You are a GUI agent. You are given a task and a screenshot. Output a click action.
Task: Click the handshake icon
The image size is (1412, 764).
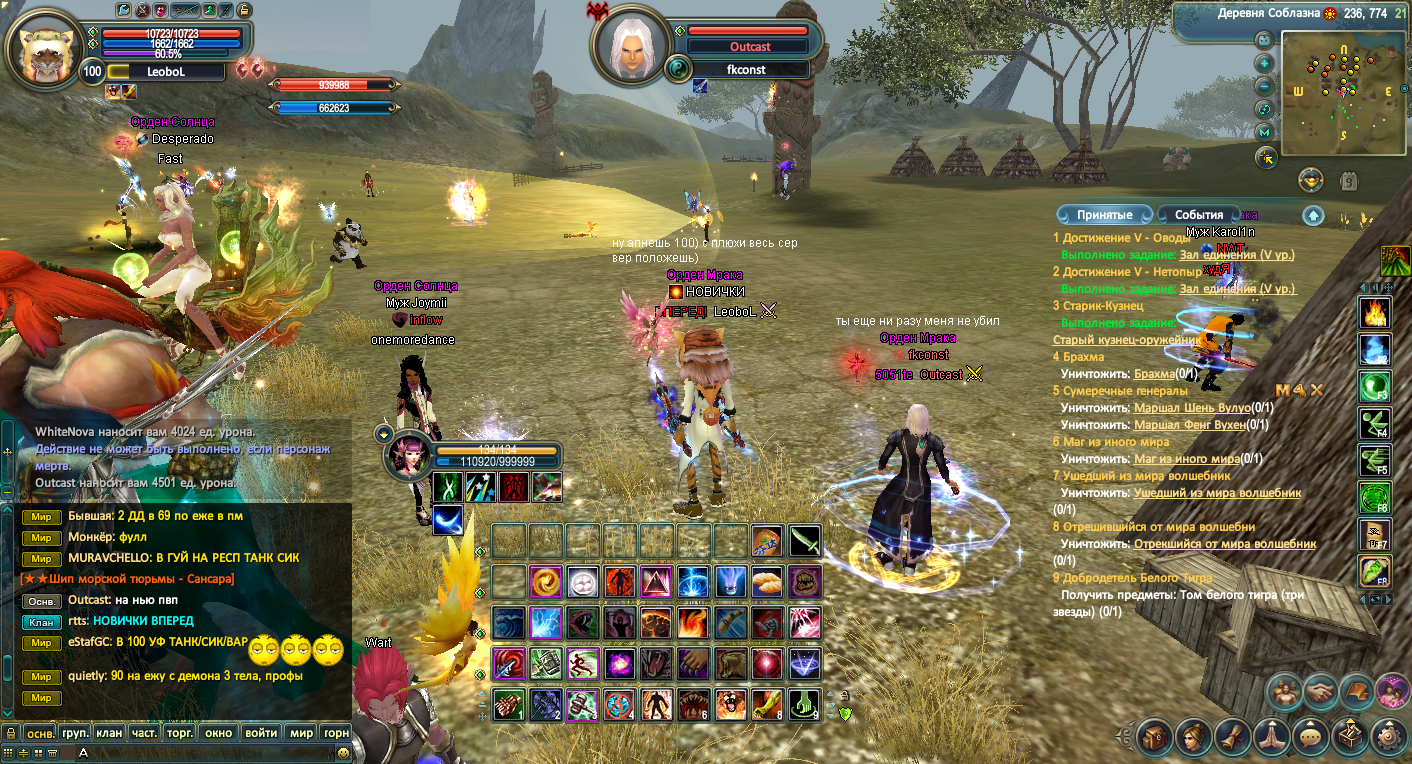pyautogui.click(x=1323, y=692)
